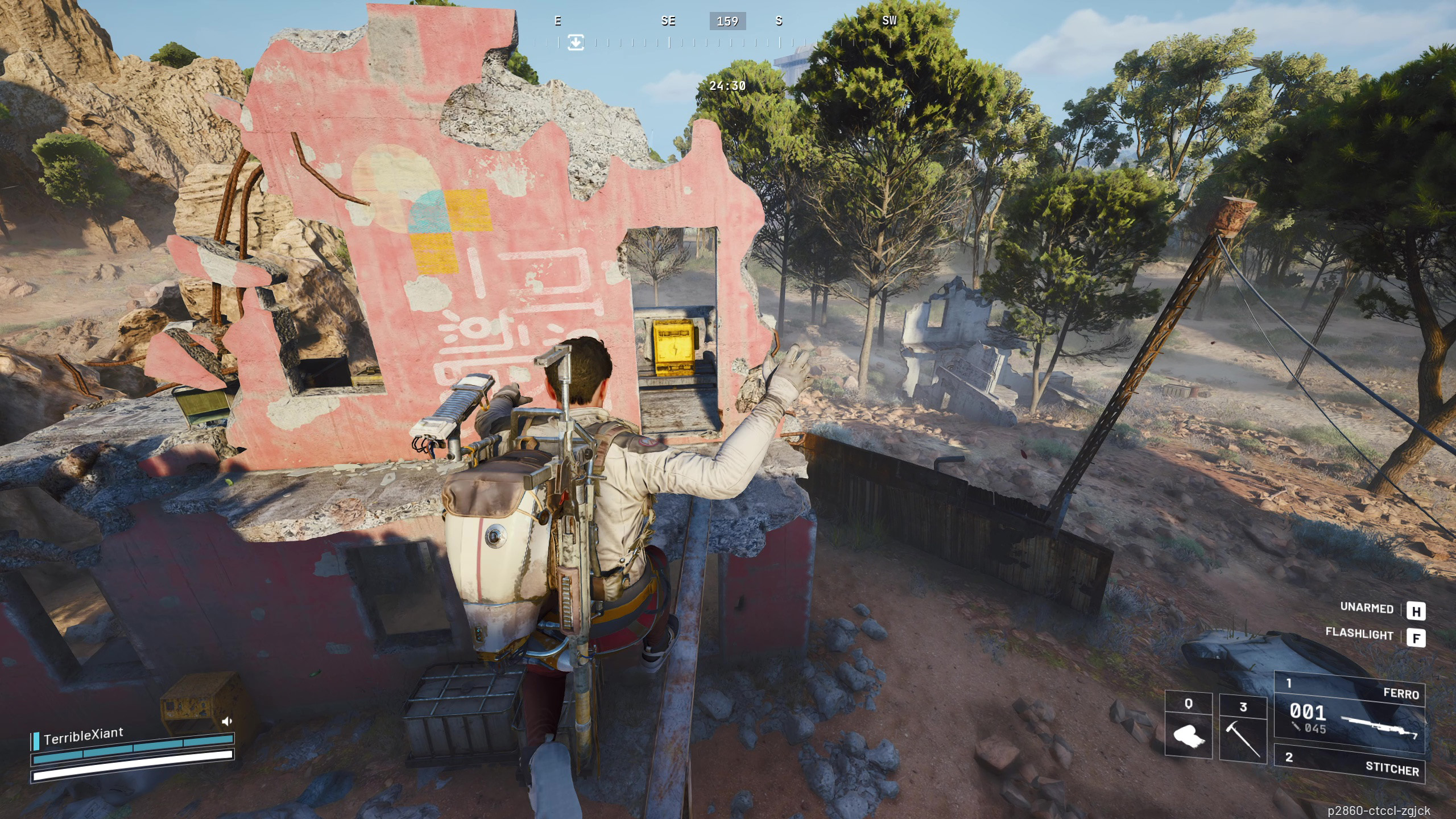Click the extraction marker icon on the compass
This screenshot has height=819, width=1456.
pyautogui.click(x=576, y=43)
